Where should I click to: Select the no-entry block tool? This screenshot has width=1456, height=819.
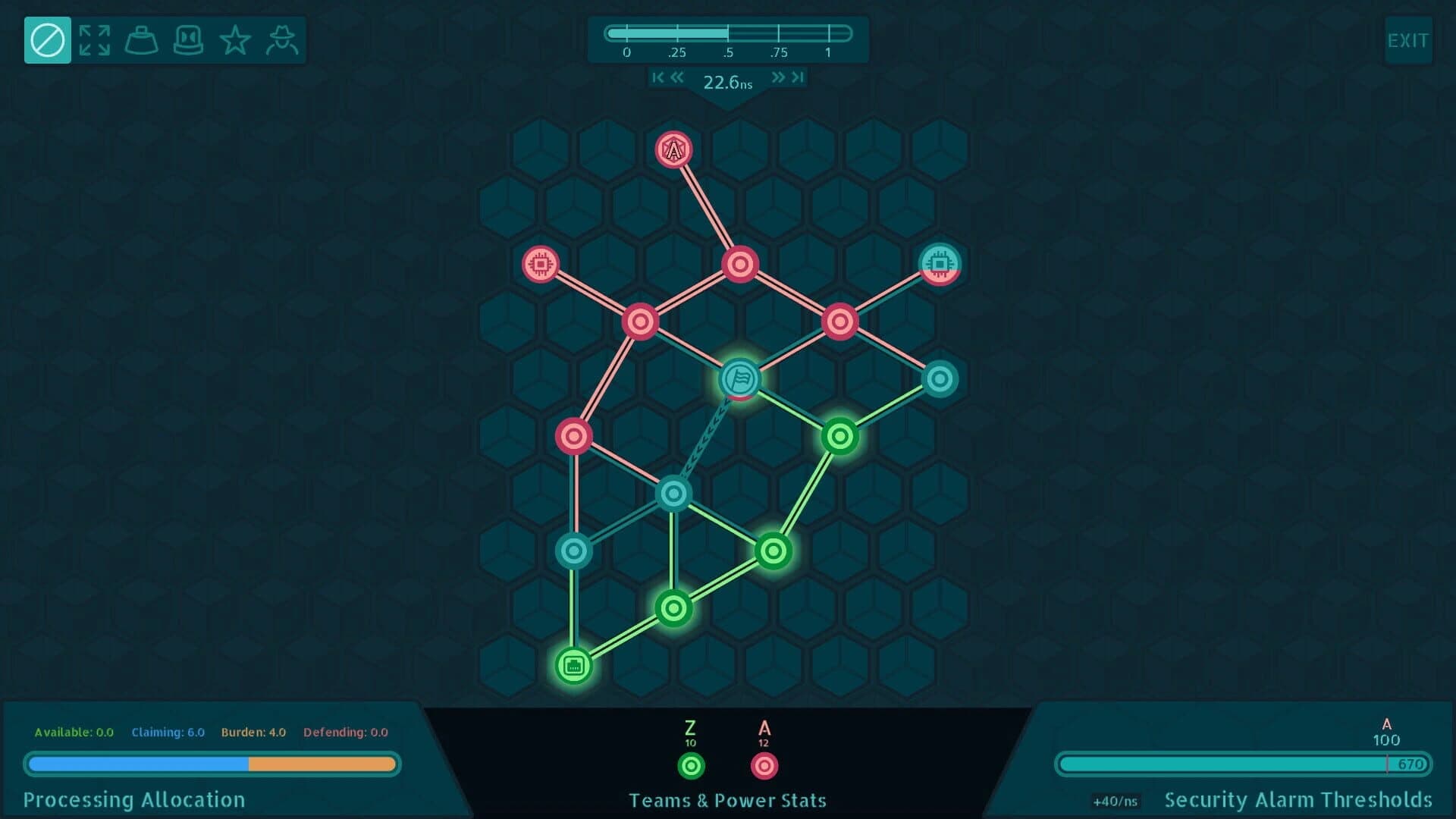tap(47, 39)
